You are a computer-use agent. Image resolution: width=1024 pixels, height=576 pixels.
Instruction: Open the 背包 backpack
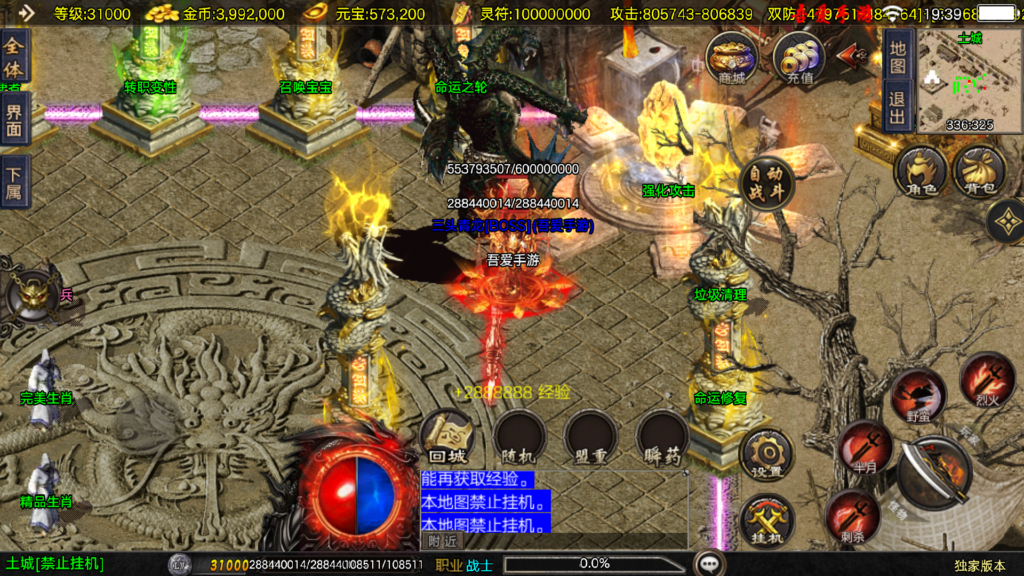point(978,172)
